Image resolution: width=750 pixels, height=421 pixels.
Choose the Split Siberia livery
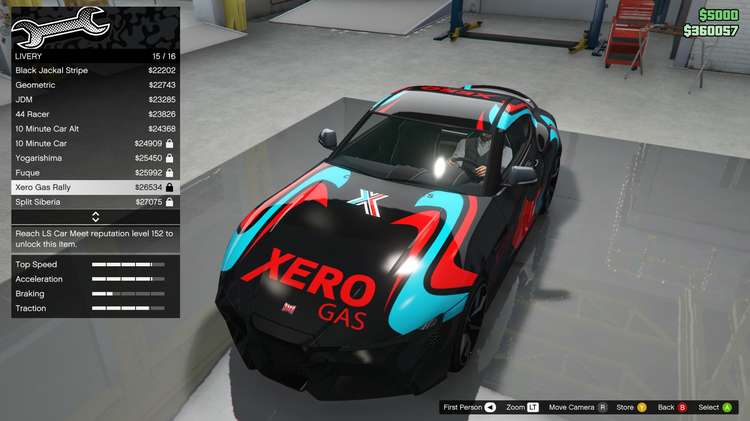pyautogui.click(x=95, y=202)
